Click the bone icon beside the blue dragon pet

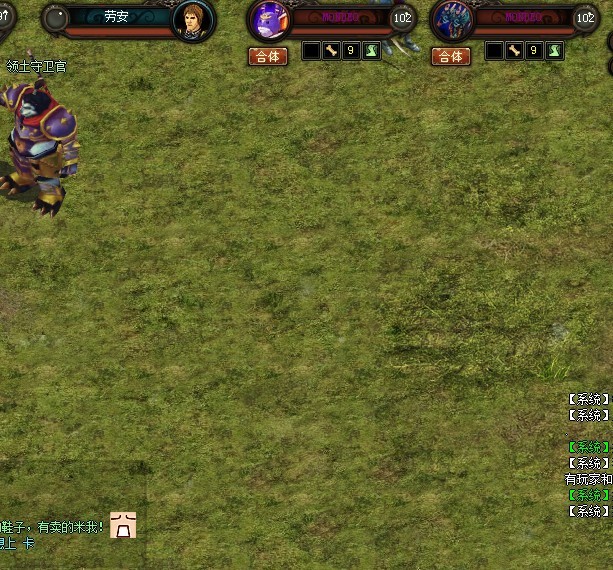point(514,51)
